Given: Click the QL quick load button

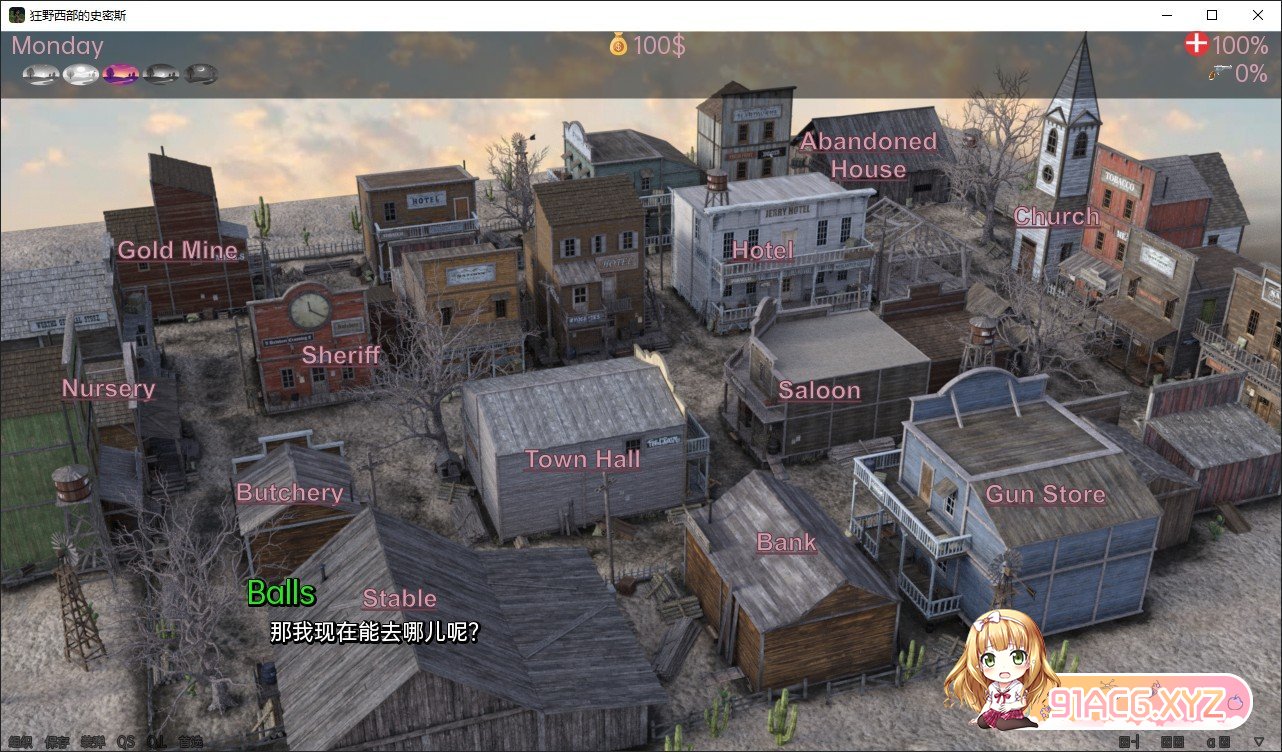Looking at the screenshot, I should pos(155,742).
